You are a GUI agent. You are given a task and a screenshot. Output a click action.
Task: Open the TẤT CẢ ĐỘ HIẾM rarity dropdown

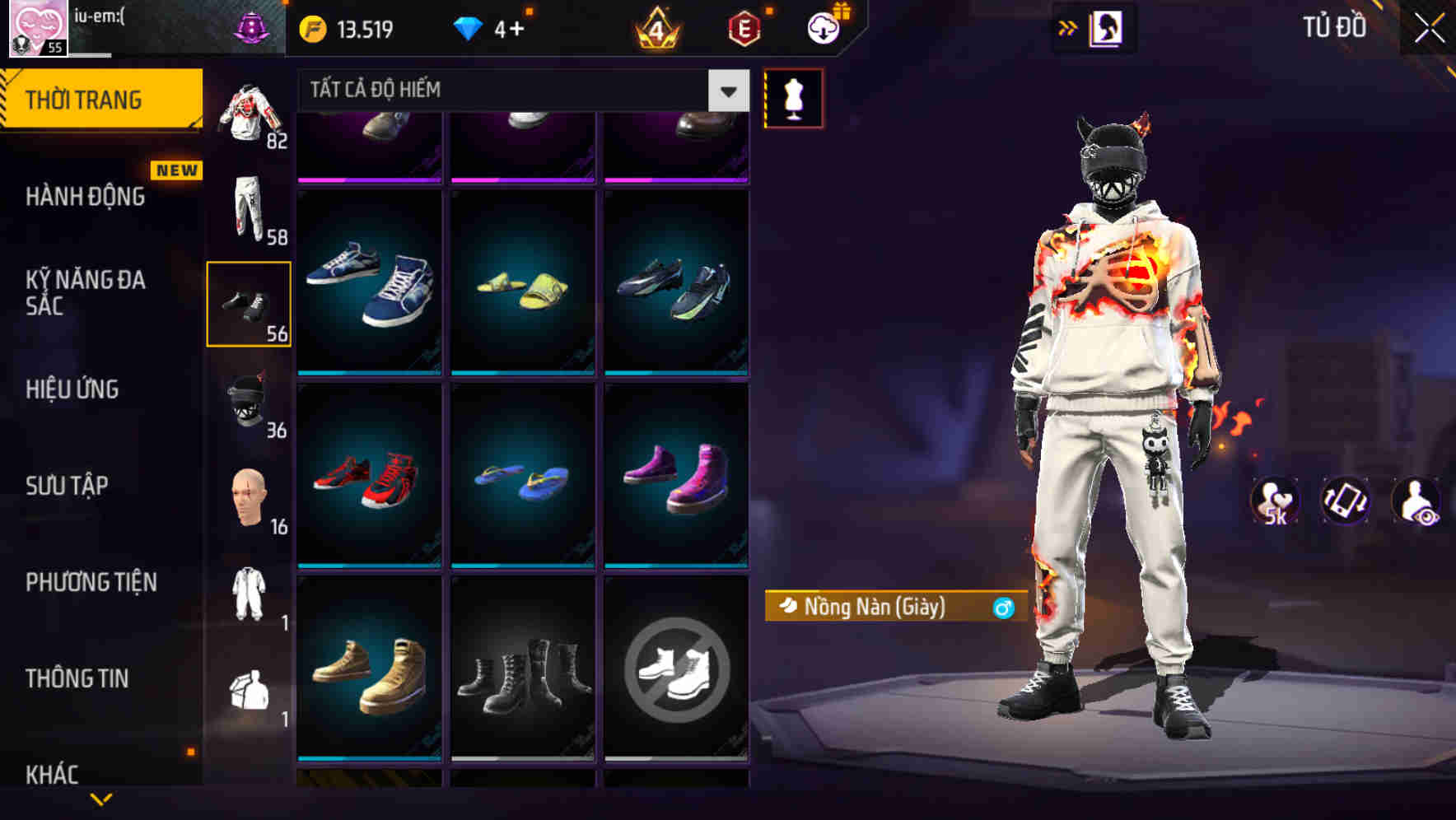click(517, 90)
